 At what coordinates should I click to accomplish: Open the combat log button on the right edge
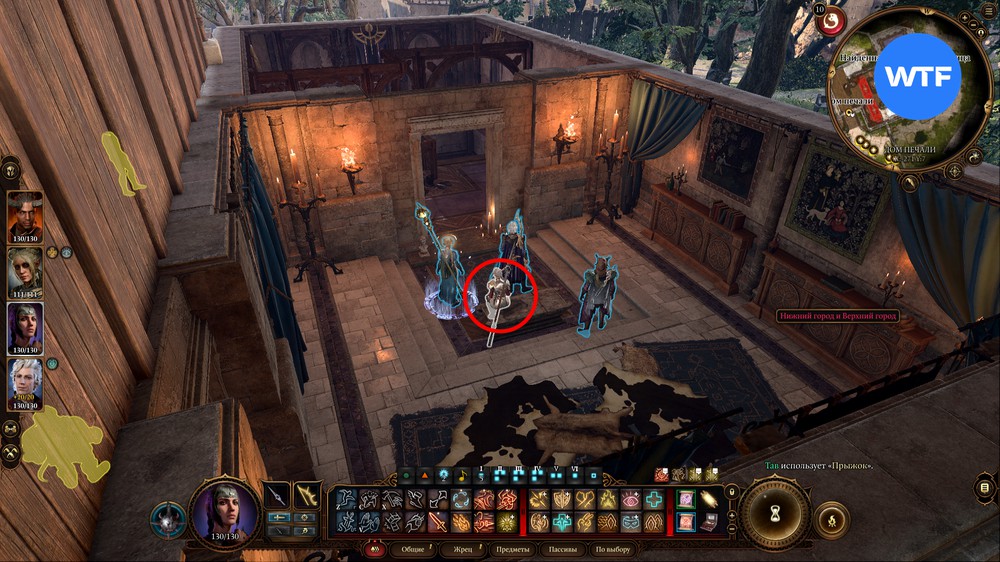point(986,487)
